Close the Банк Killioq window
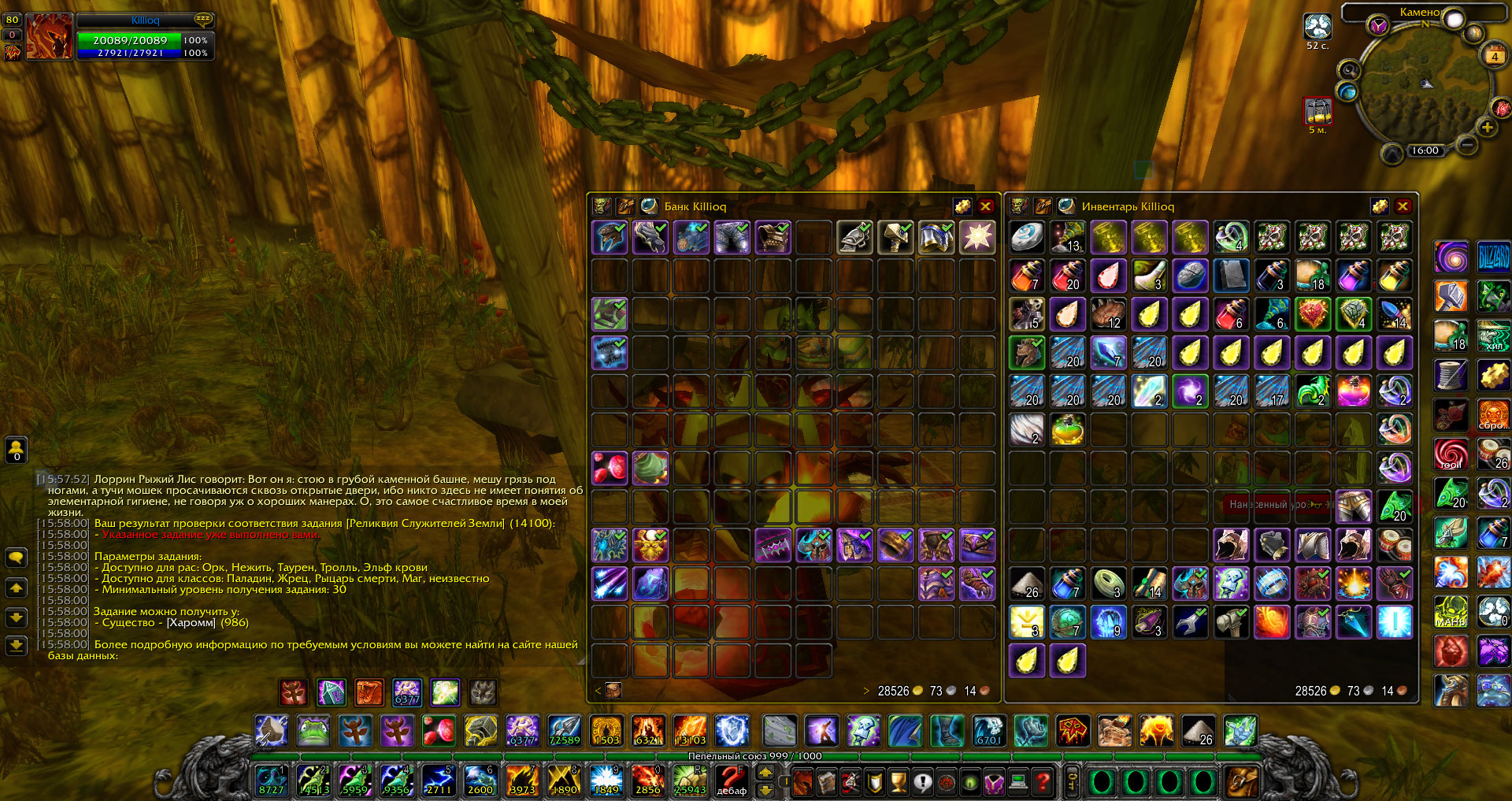 tap(985, 206)
